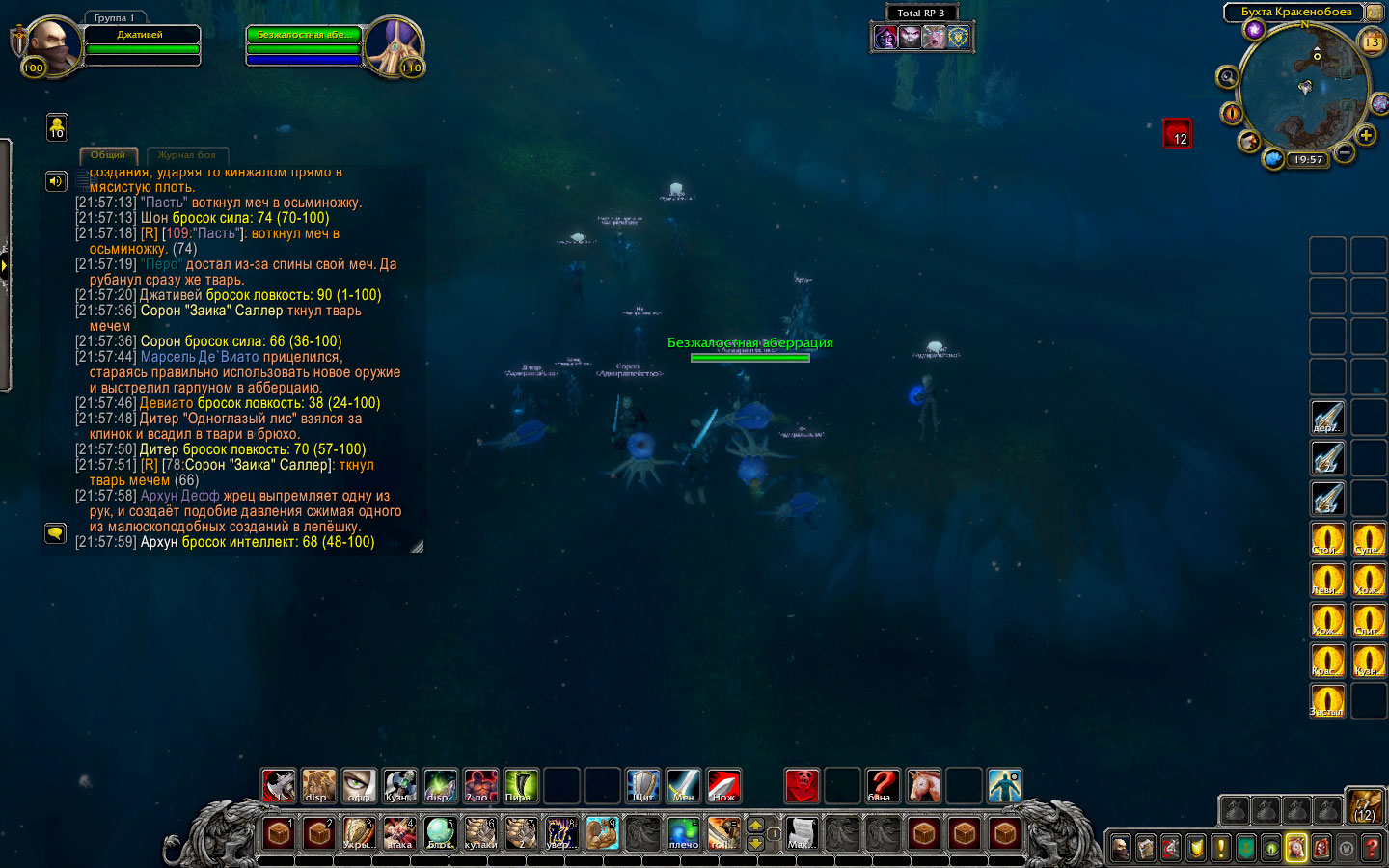Click the red heart buff icon showing 12
This screenshot has height=868, width=1389.
pyautogui.click(x=1177, y=133)
